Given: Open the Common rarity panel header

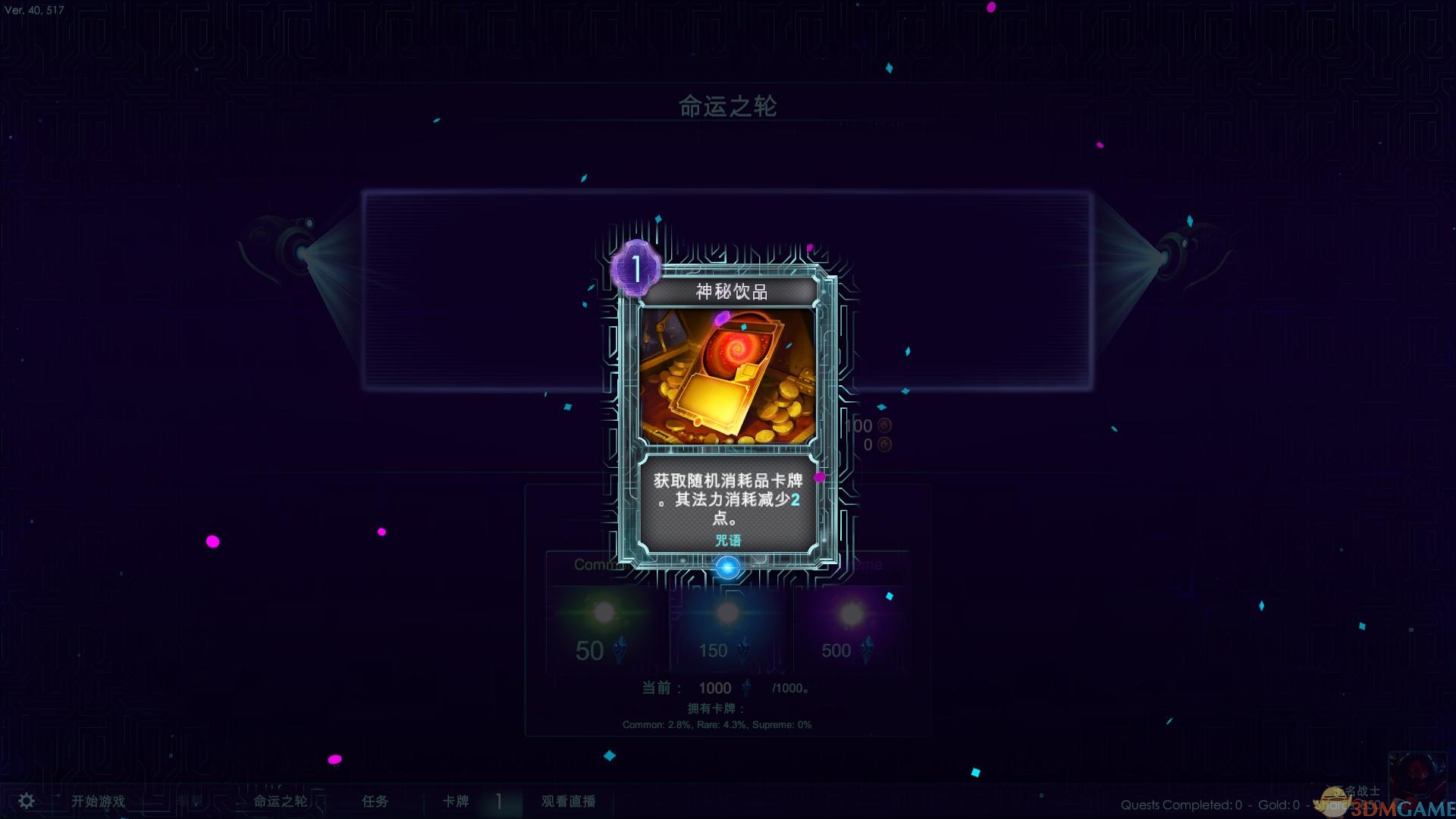Looking at the screenshot, I should (599, 564).
